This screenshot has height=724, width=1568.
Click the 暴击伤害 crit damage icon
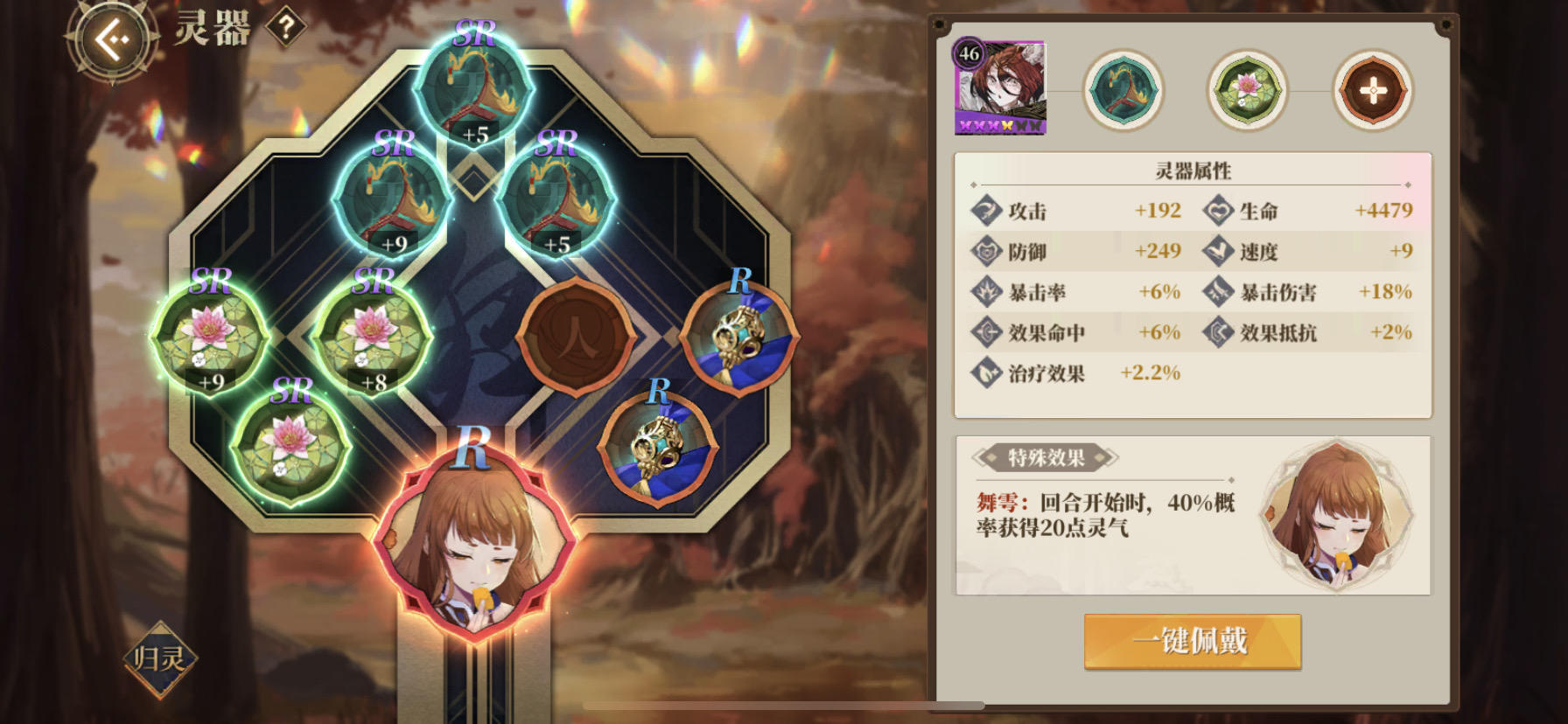[1219, 292]
